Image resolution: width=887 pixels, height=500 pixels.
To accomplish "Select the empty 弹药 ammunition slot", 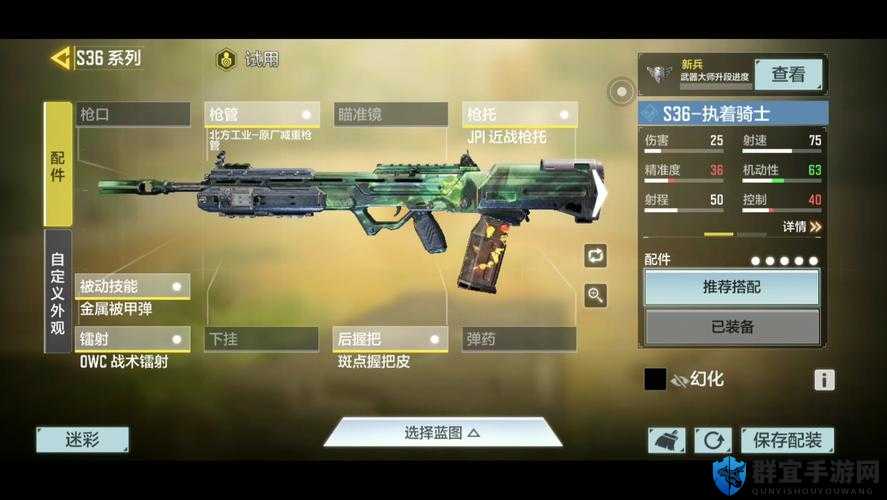I will pyautogui.click(x=519, y=339).
